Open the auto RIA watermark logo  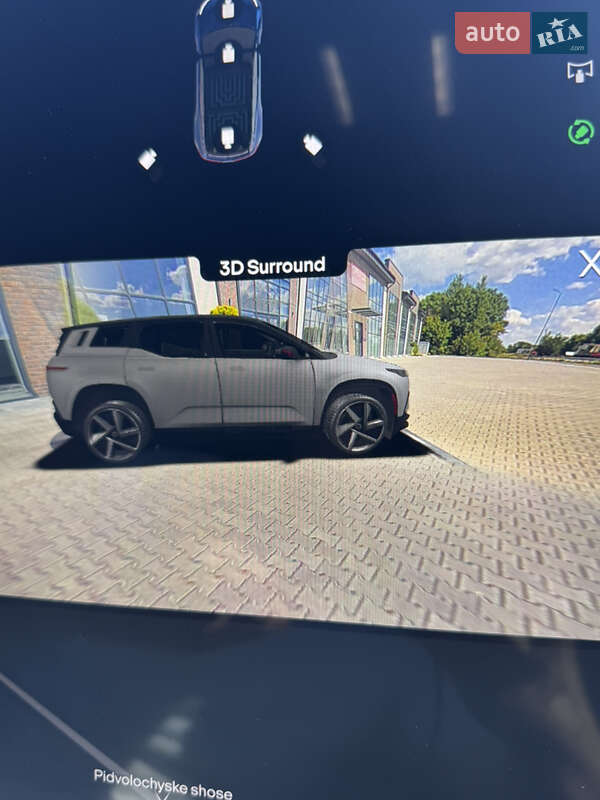point(521,33)
